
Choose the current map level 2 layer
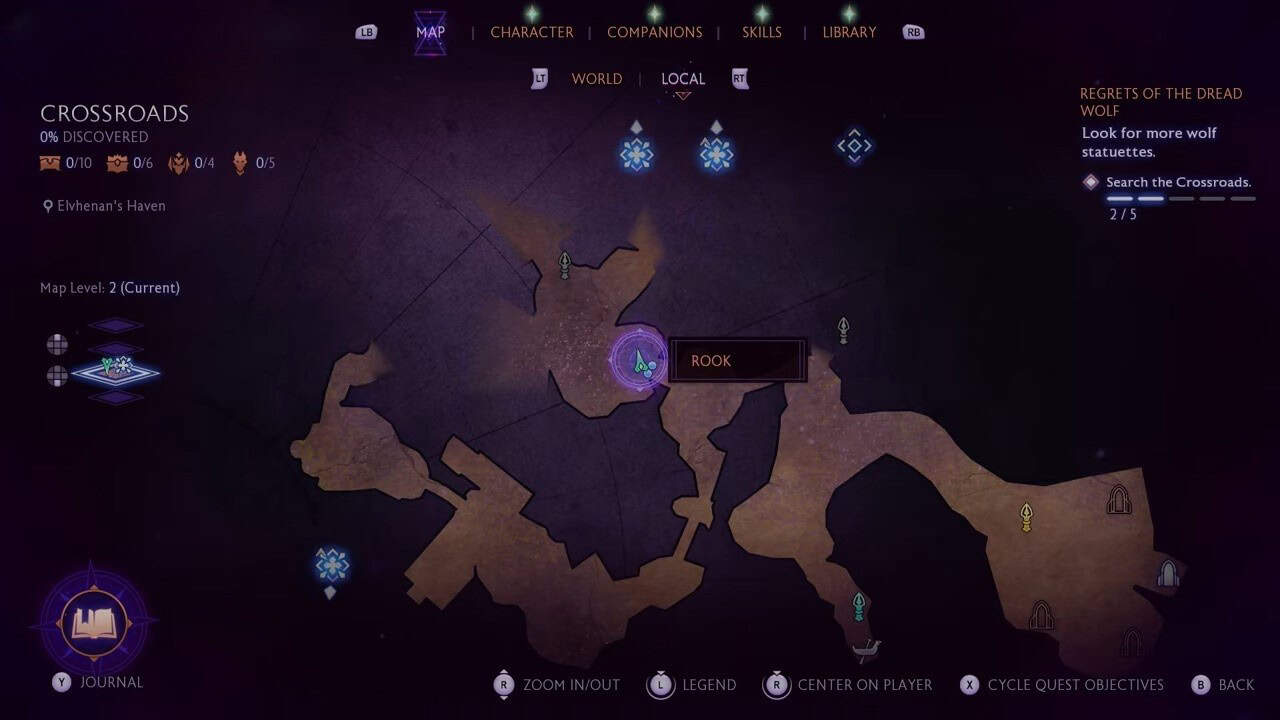point(116,371)
